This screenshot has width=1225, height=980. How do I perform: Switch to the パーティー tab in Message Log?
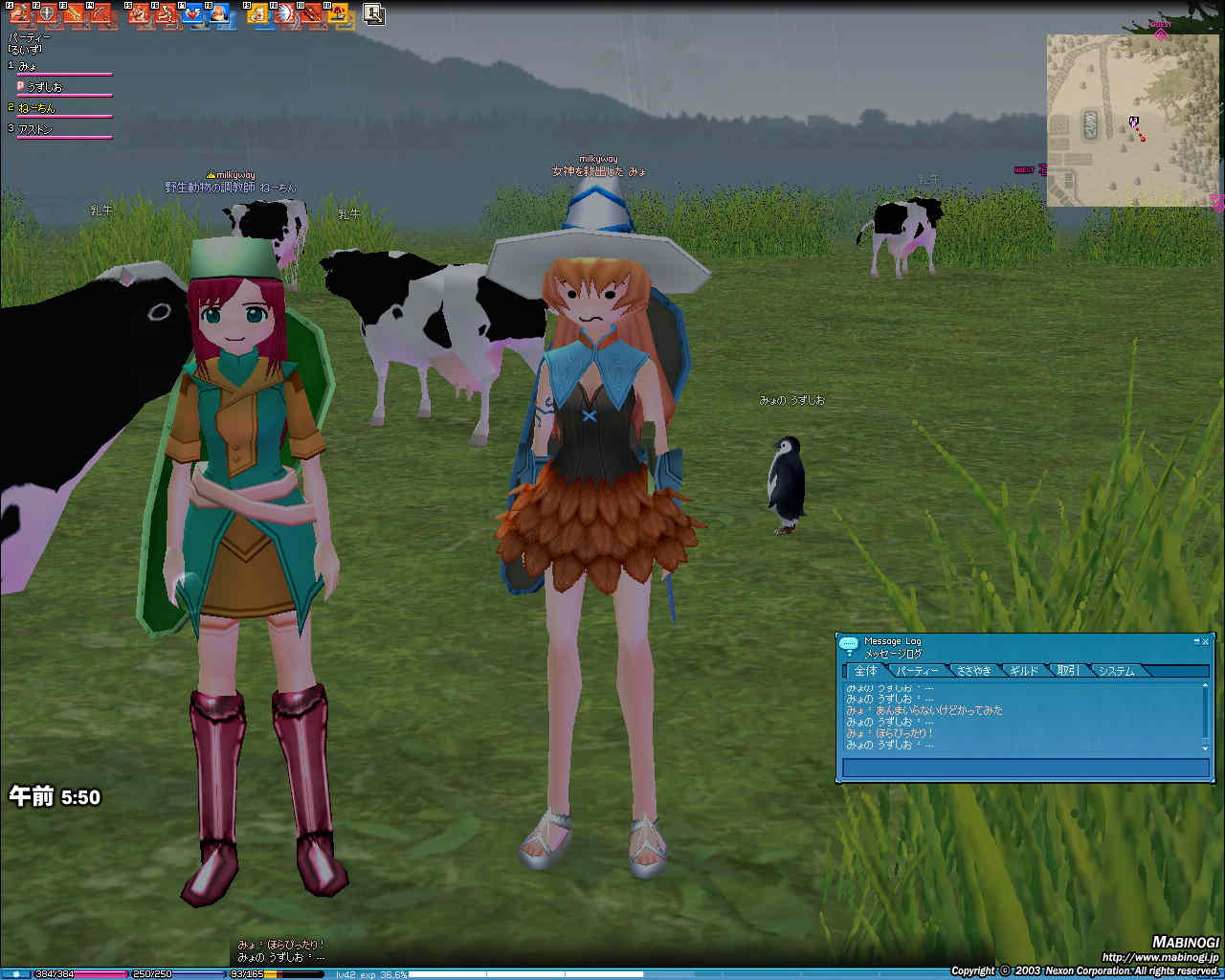click(917, 671)
